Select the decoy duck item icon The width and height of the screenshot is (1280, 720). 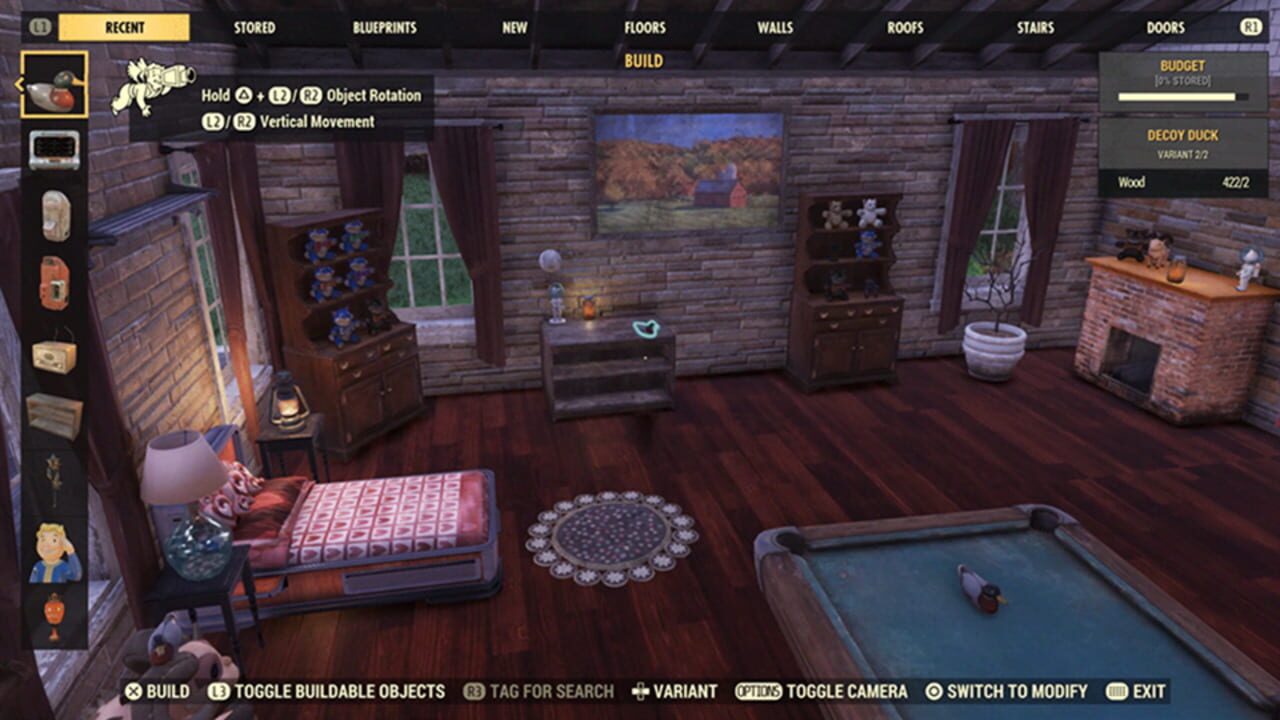coord(57,87)
